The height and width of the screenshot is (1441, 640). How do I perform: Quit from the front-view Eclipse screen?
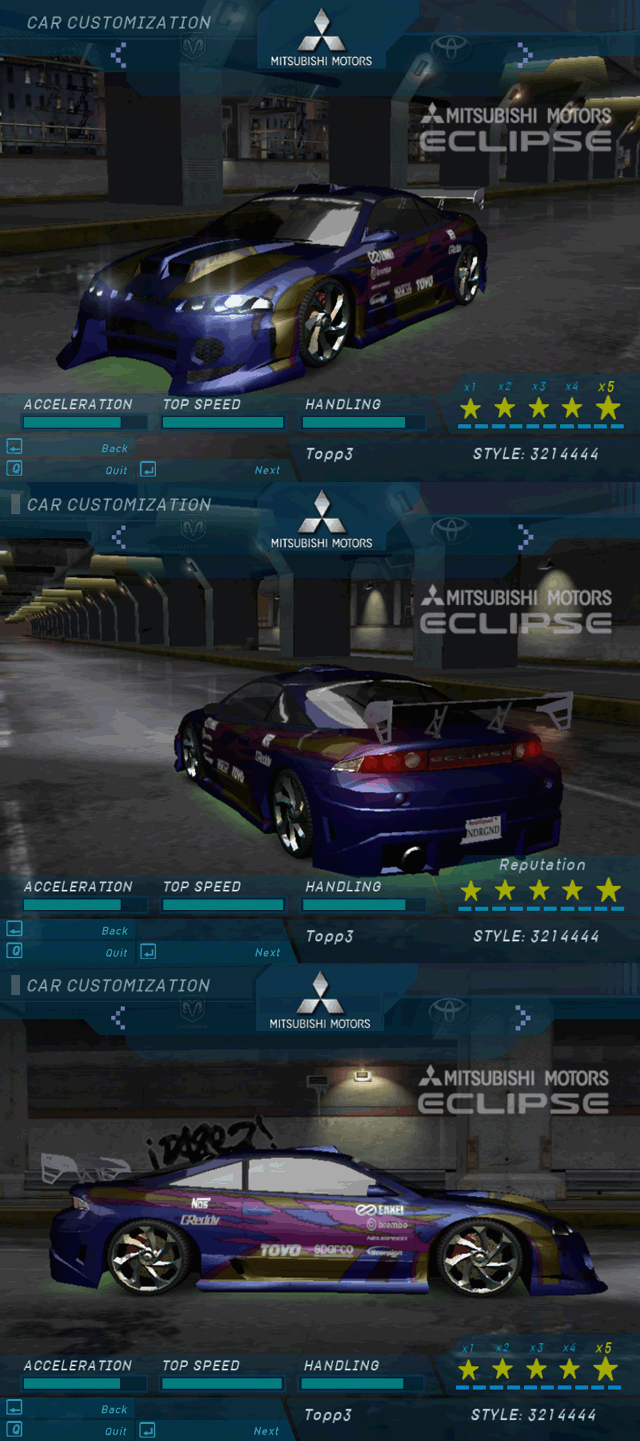coord(117,470)
